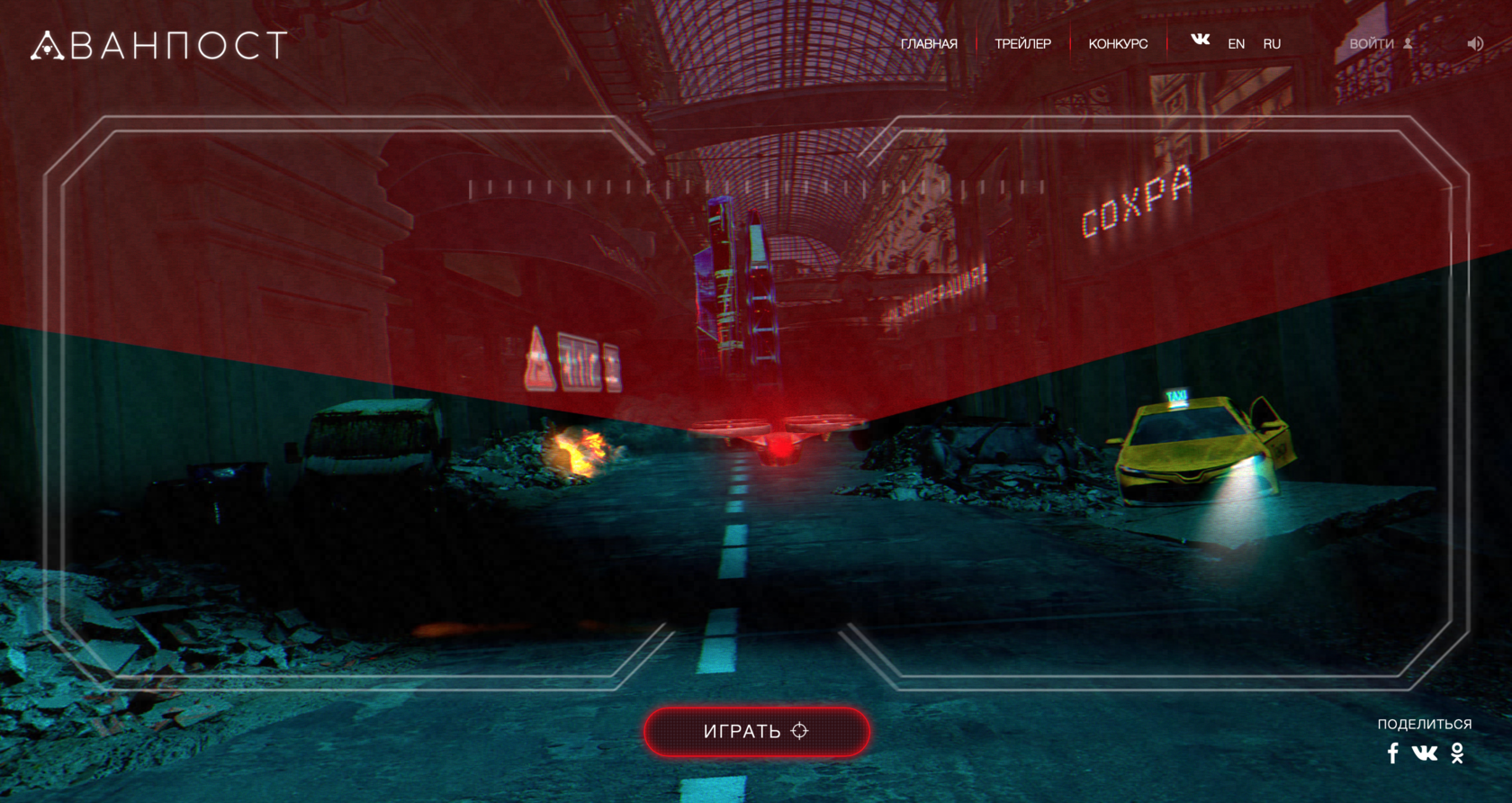Share on Facebook
The width and height of the screenshot is (1512, 803).
click(1393, 753)
